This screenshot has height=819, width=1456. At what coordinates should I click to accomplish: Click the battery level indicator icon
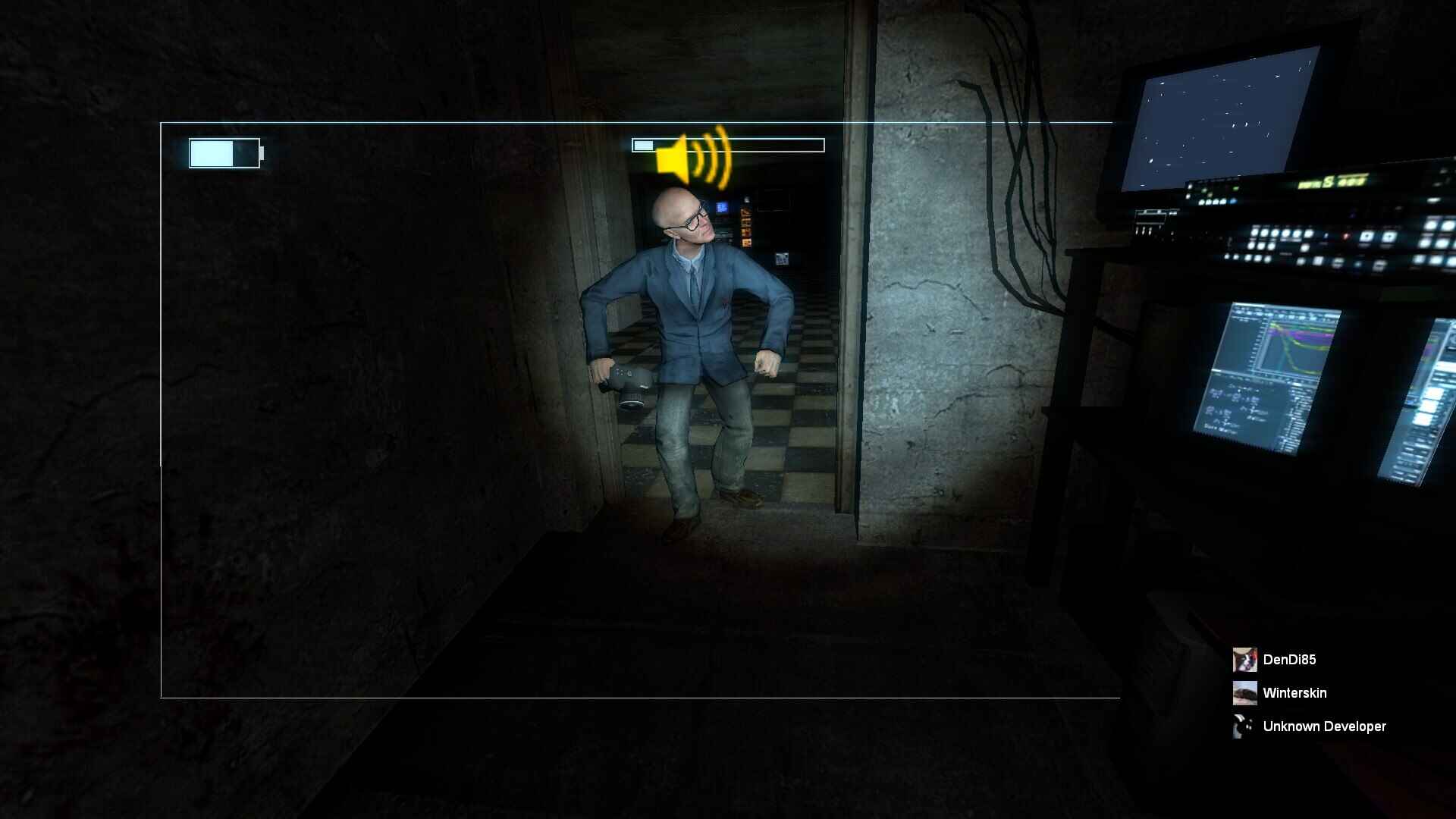(225, 152)
